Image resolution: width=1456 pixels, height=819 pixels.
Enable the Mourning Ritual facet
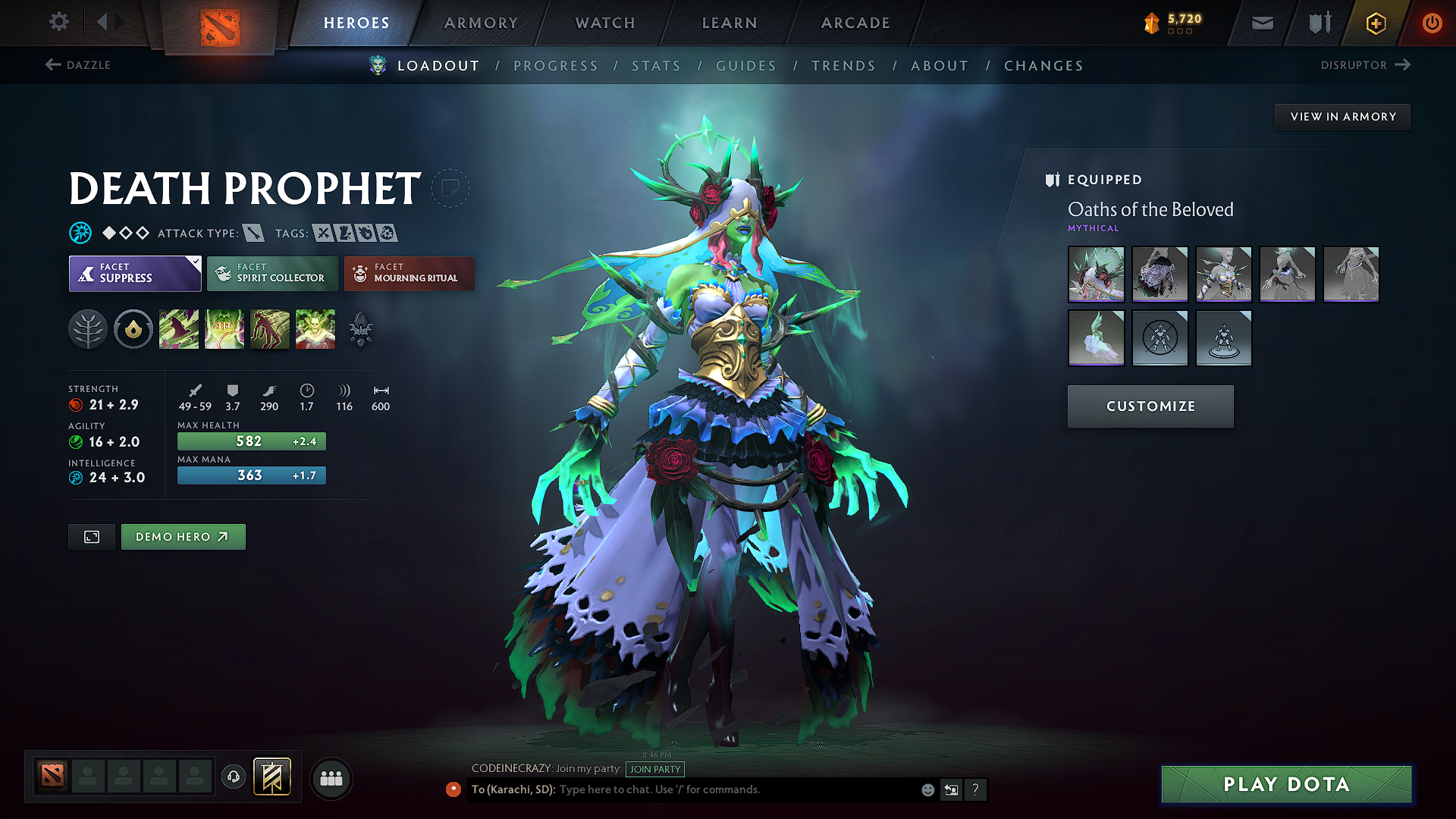coord(409,273)
